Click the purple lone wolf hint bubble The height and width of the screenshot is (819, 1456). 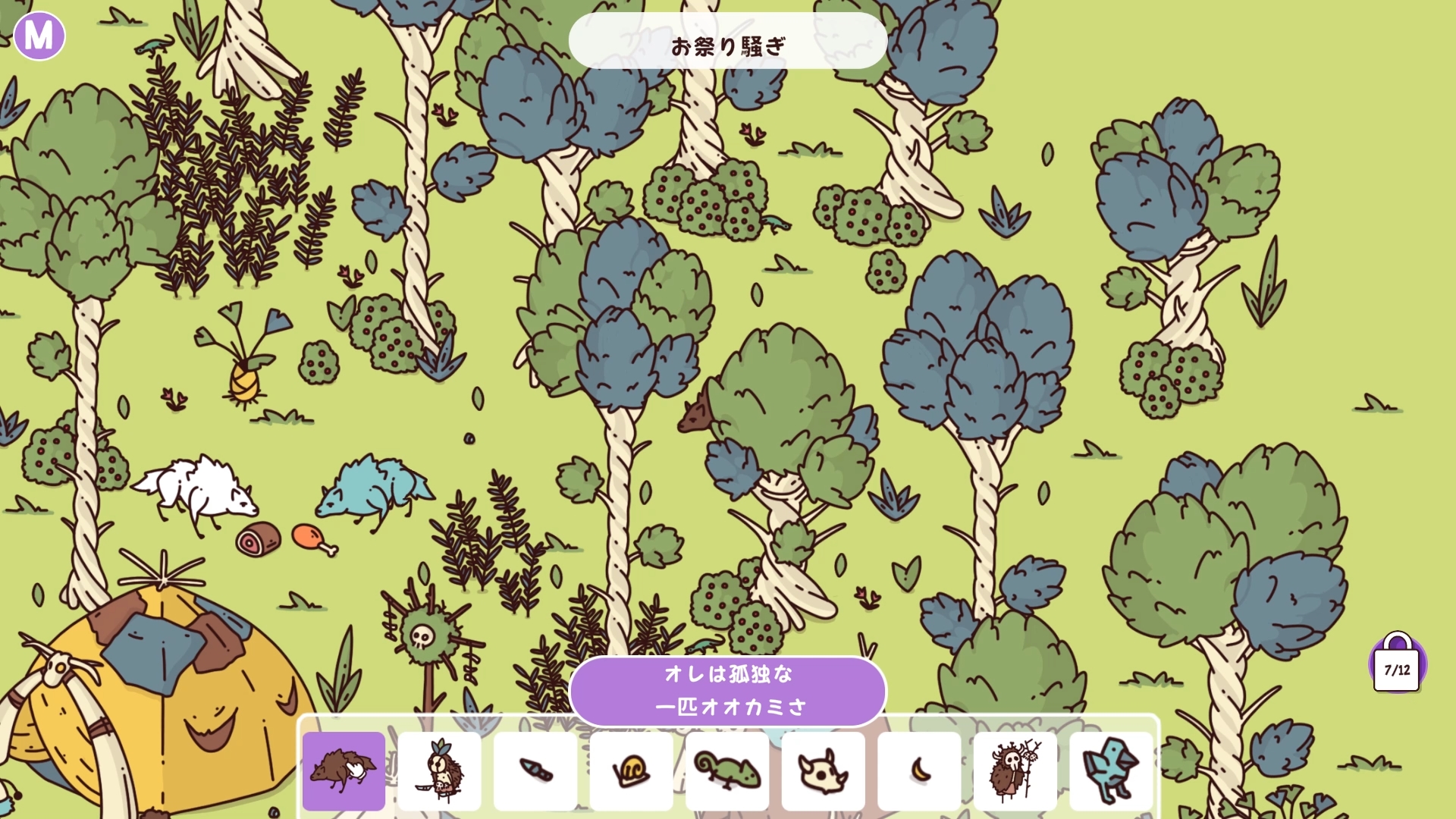[x=728, y=691]
